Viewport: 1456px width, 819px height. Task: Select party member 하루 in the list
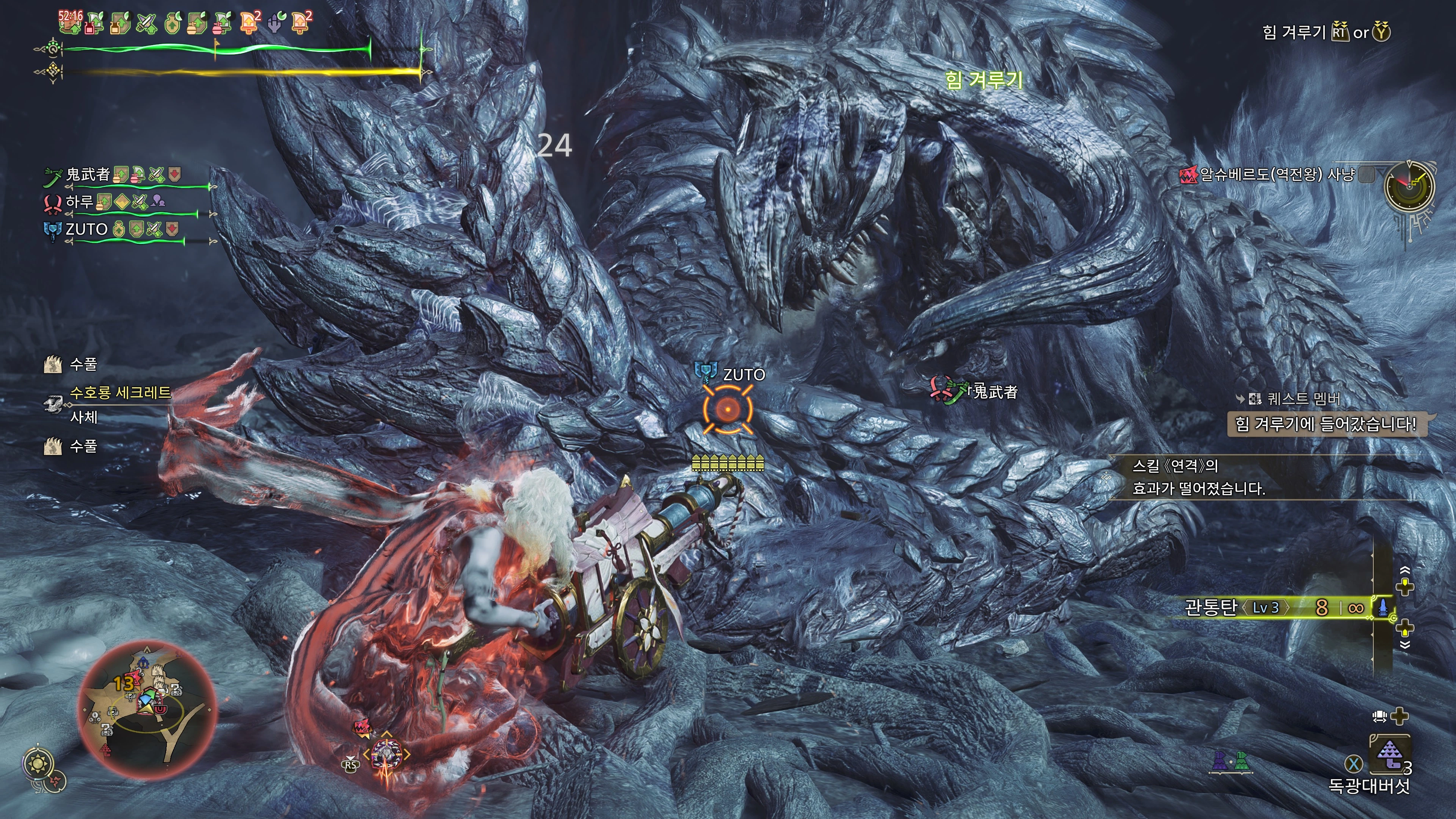pyautogui.click(x=79, y=201)
